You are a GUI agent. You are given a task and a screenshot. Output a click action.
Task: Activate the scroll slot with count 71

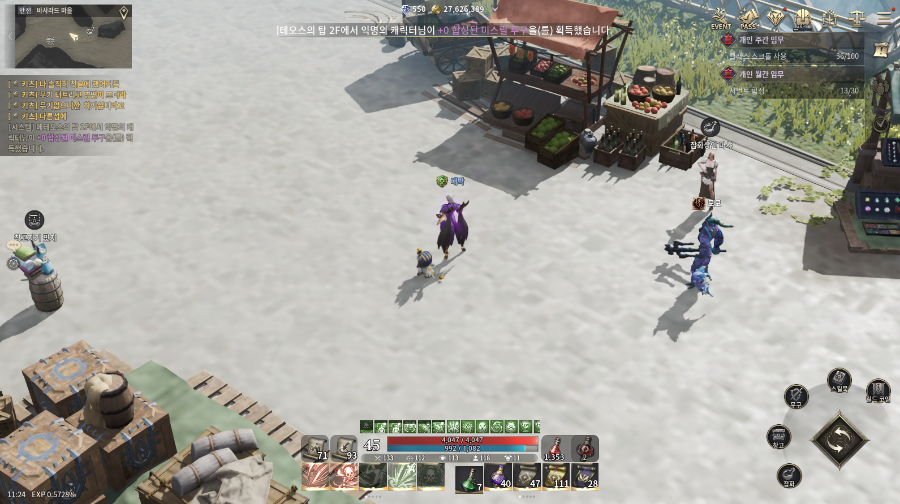tap(315, 448)
